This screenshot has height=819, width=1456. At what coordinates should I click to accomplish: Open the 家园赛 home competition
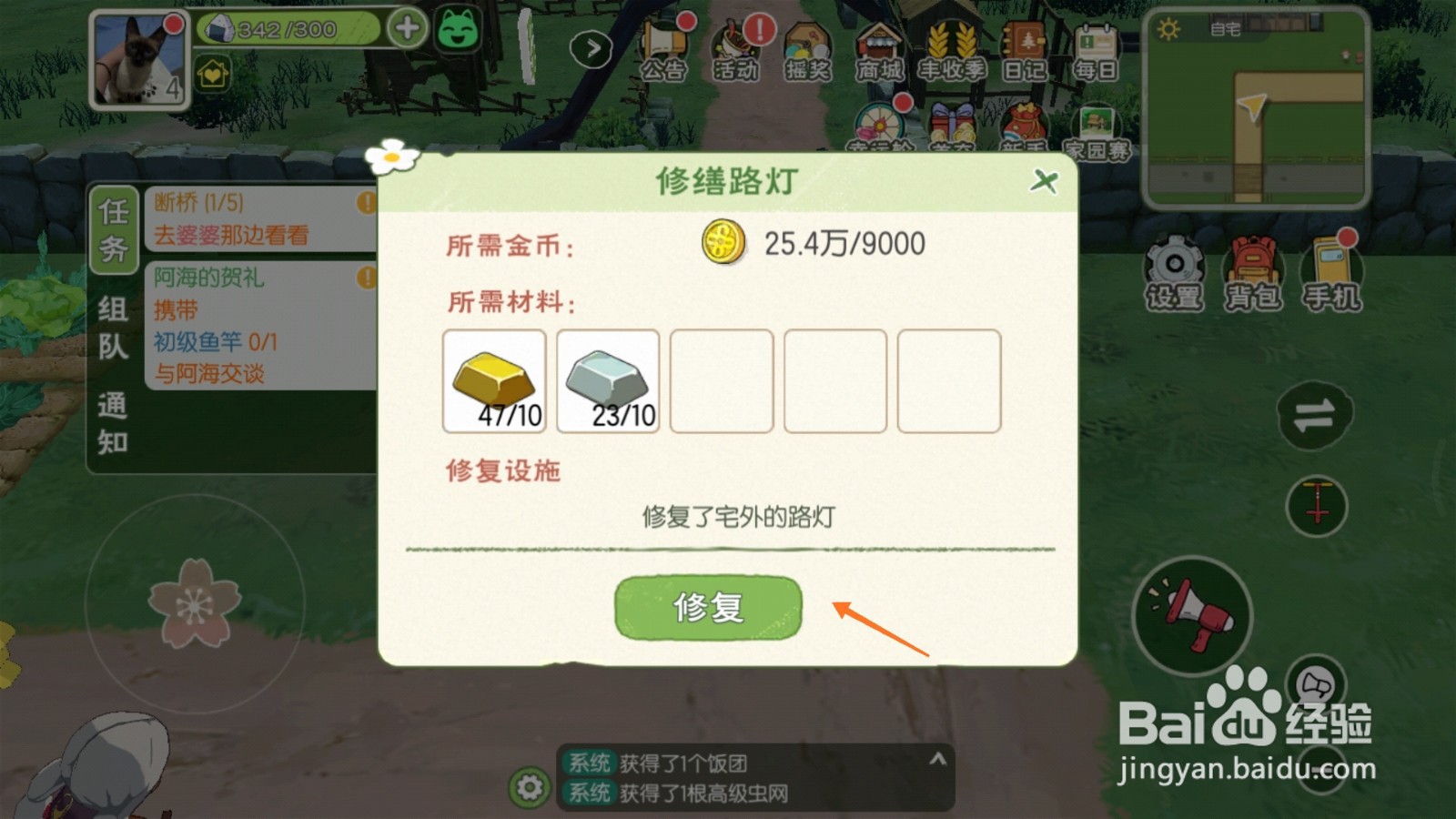coord(1096,123)
